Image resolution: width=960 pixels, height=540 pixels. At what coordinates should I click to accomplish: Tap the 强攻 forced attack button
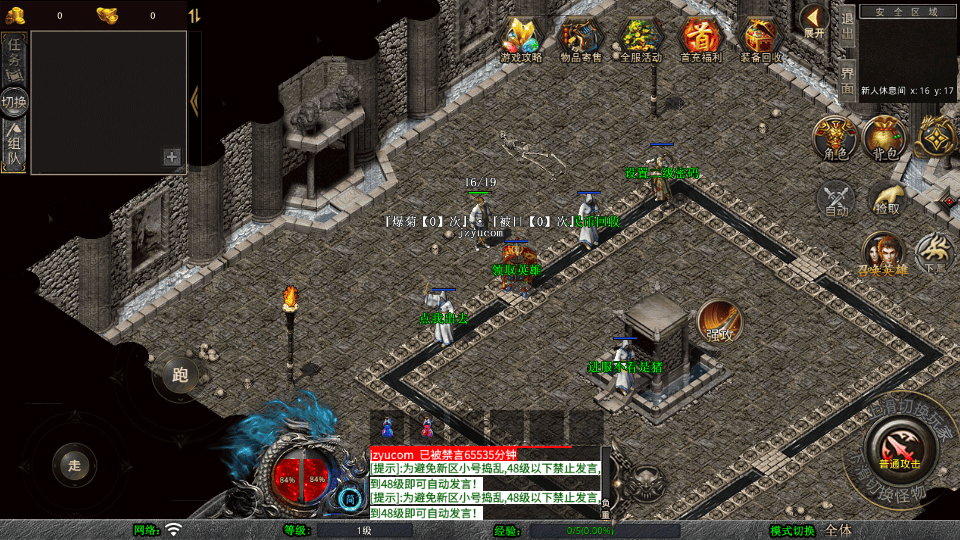click(719, 320)
